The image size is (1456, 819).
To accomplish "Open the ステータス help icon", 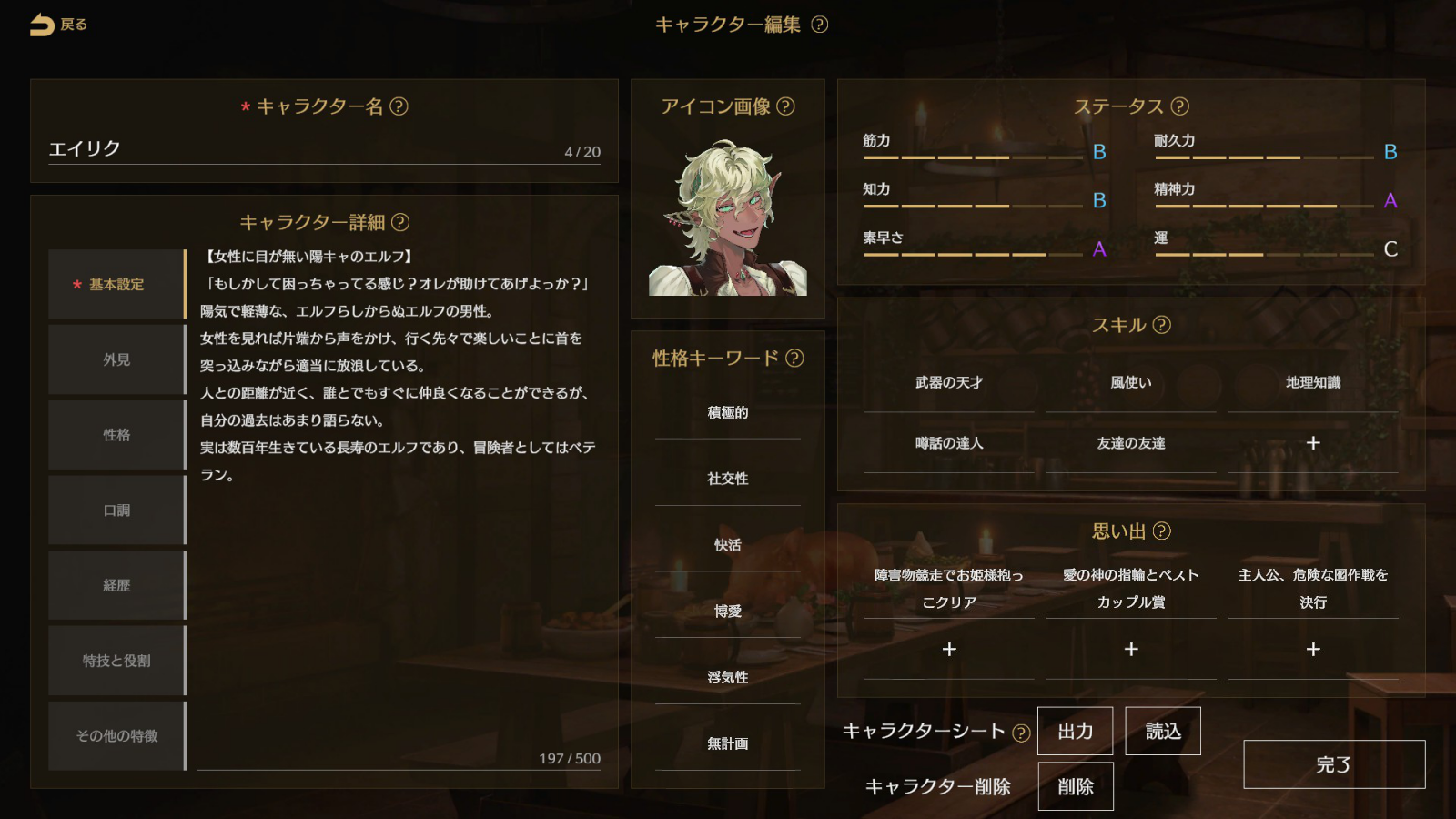I will pos(1179,106).
